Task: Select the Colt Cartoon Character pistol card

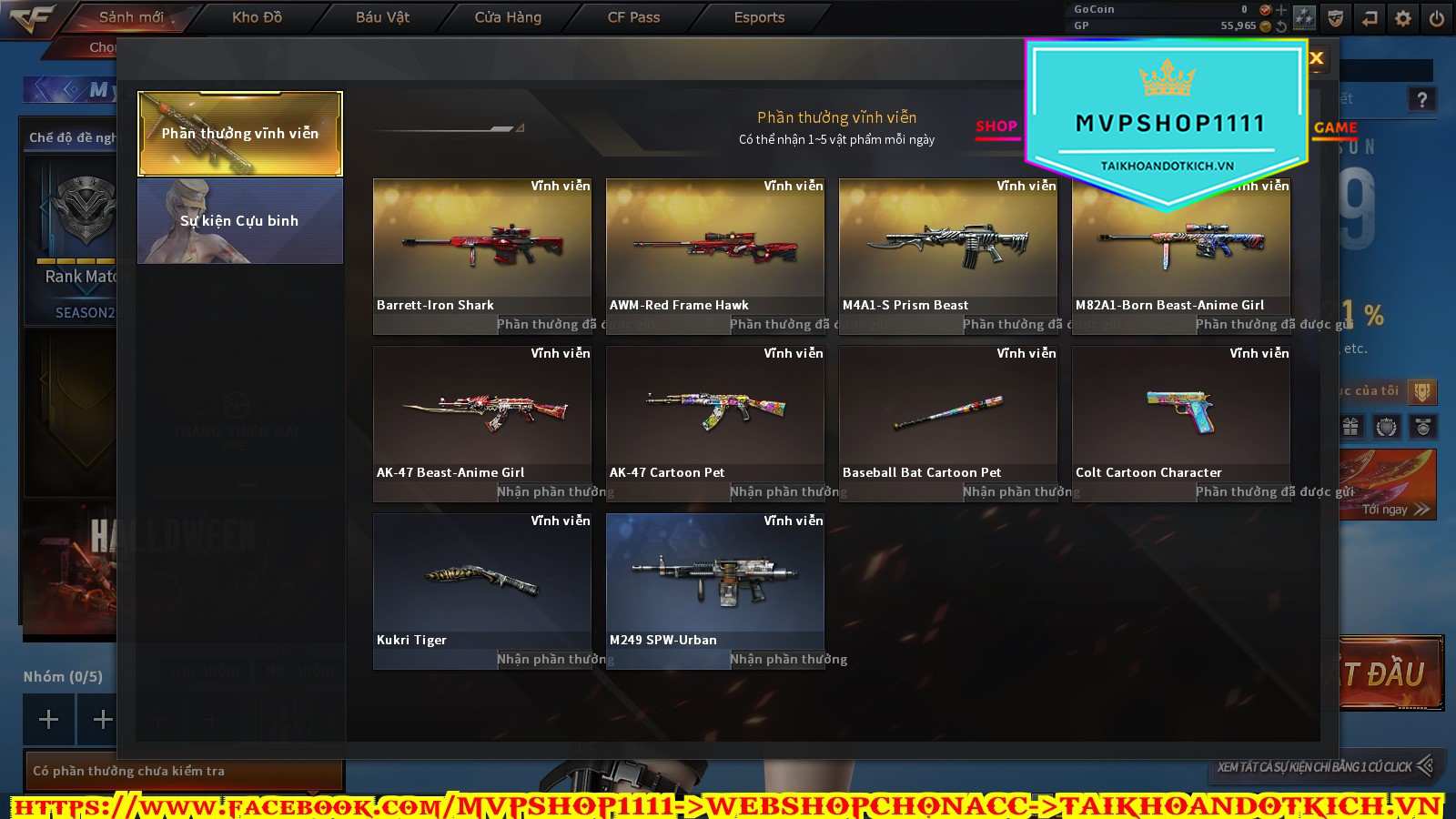Action: (1181, 411)
